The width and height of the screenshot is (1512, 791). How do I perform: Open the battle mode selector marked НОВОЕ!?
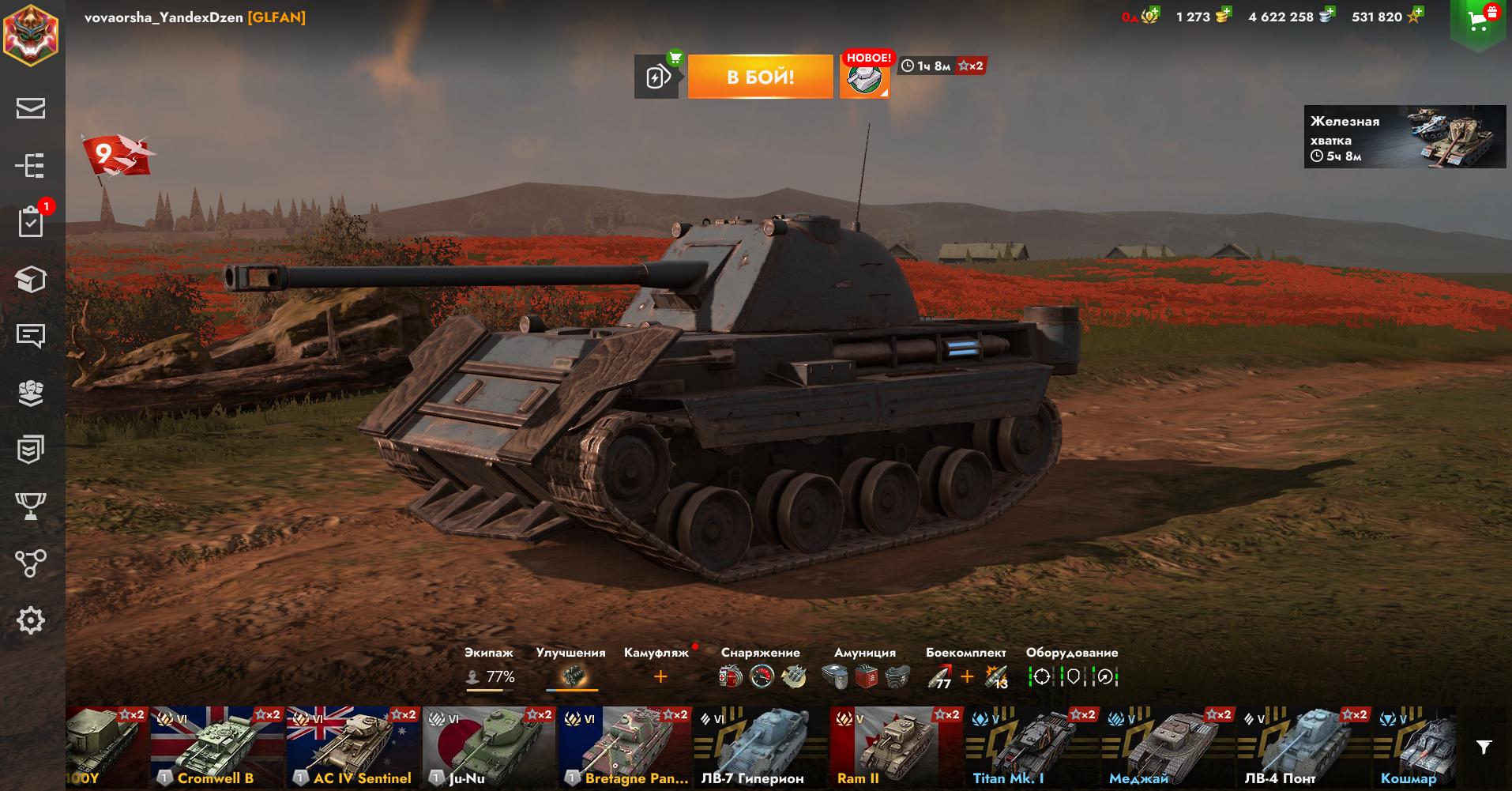tap(864, 77)
